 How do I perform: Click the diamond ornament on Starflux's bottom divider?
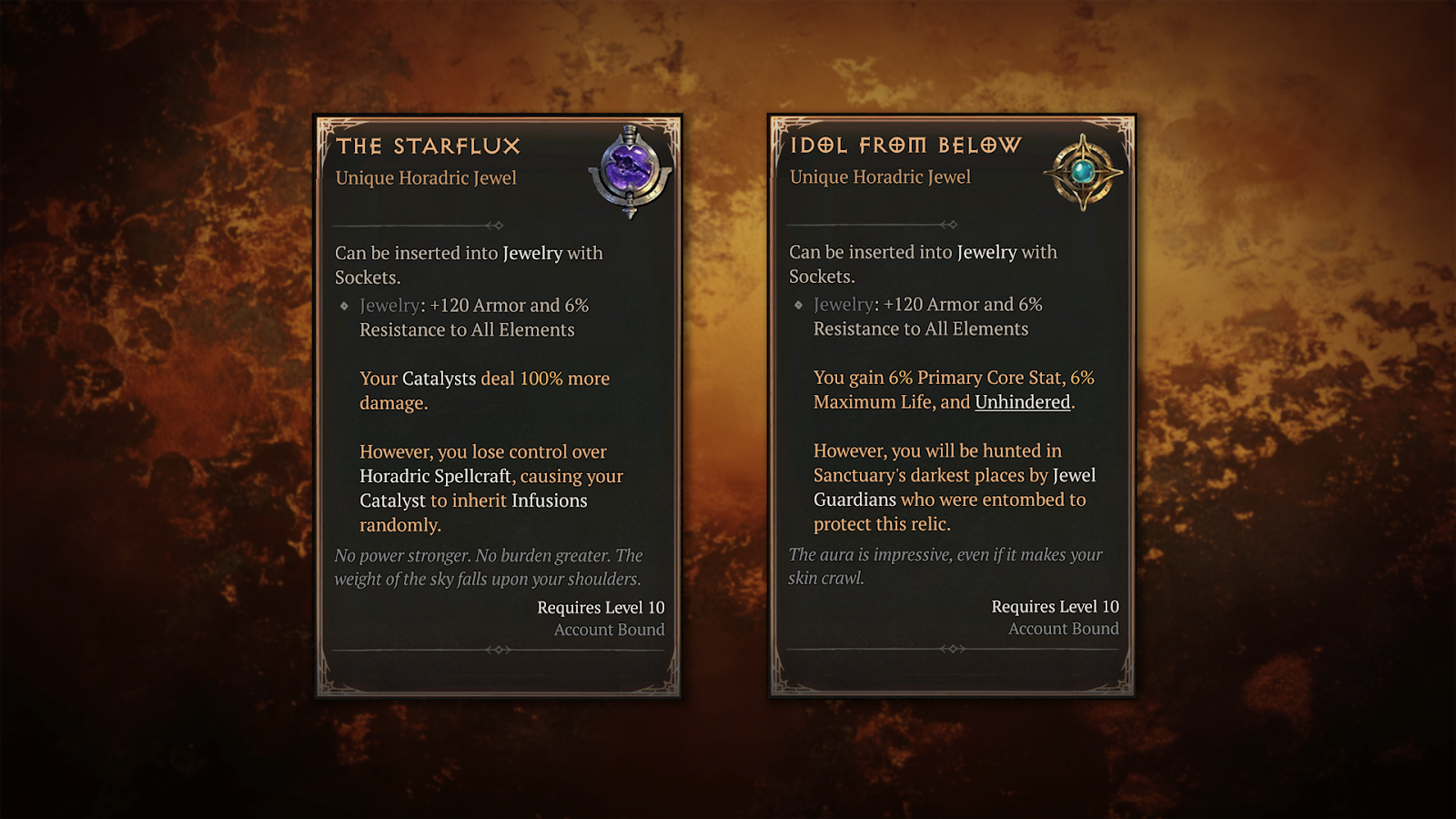coord(498,650)
